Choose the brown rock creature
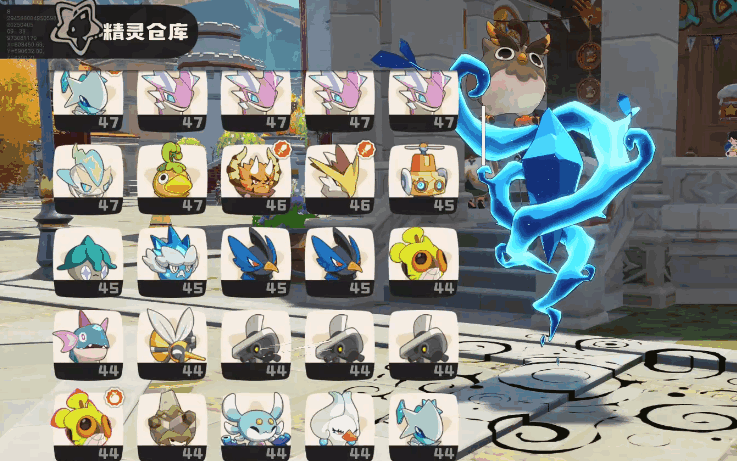 172,423
